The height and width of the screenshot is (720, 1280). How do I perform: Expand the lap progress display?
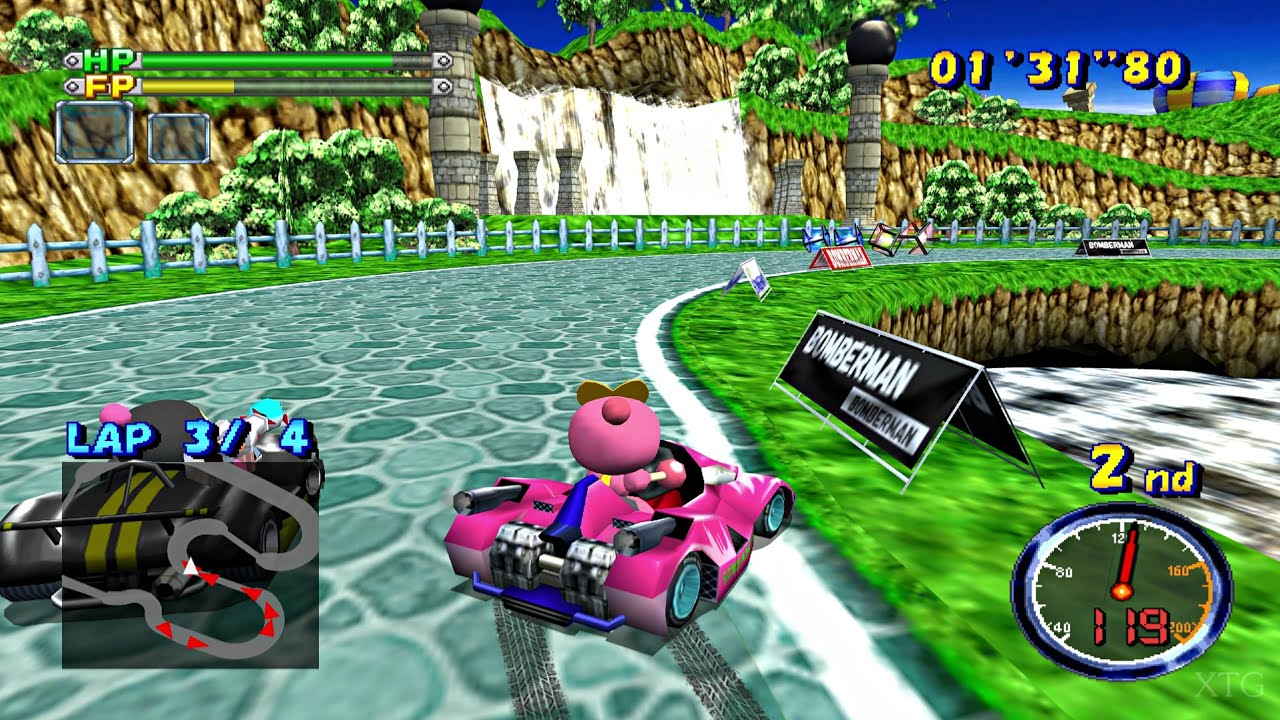(x=190, y=438)
